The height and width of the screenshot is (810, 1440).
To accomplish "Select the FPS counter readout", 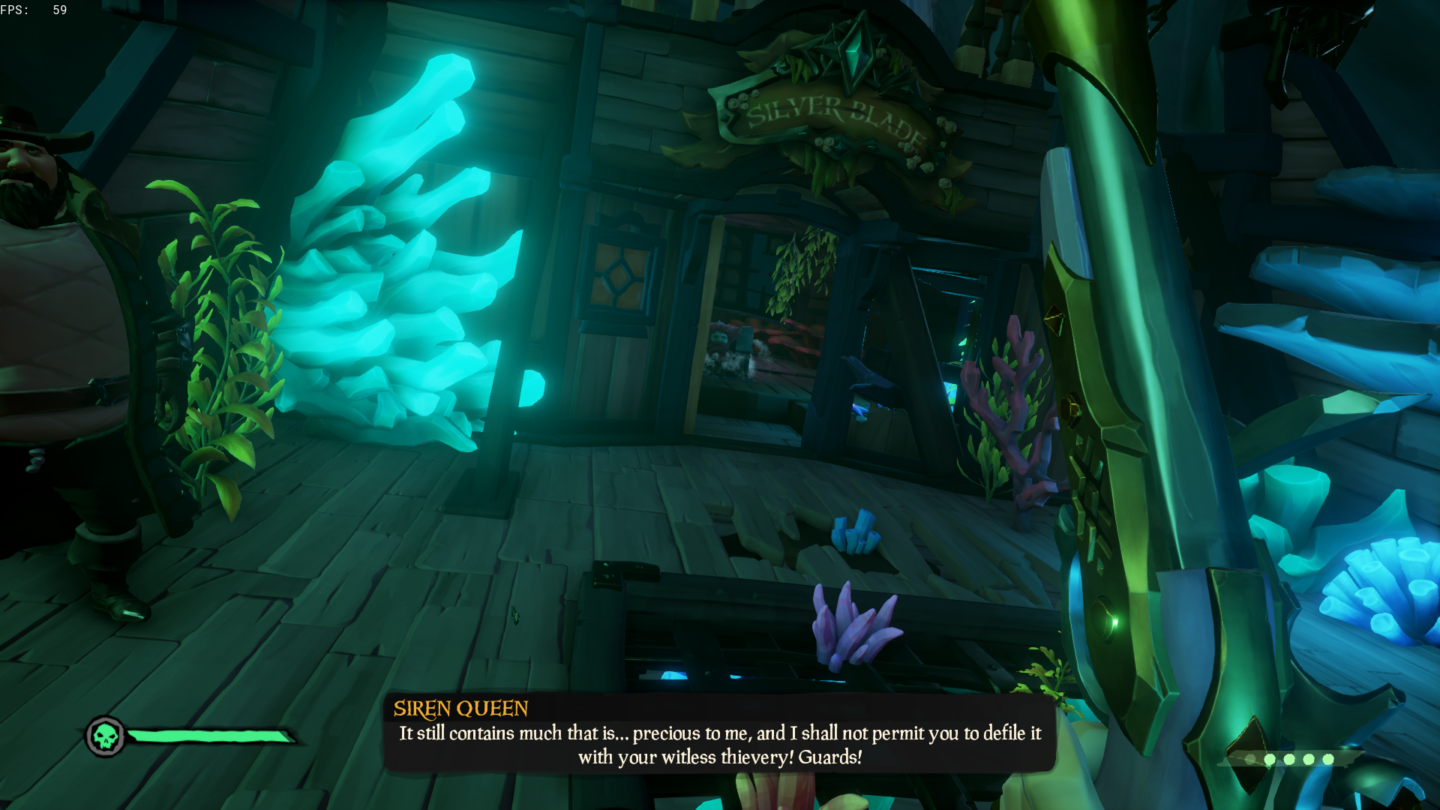I will (35, 11).
